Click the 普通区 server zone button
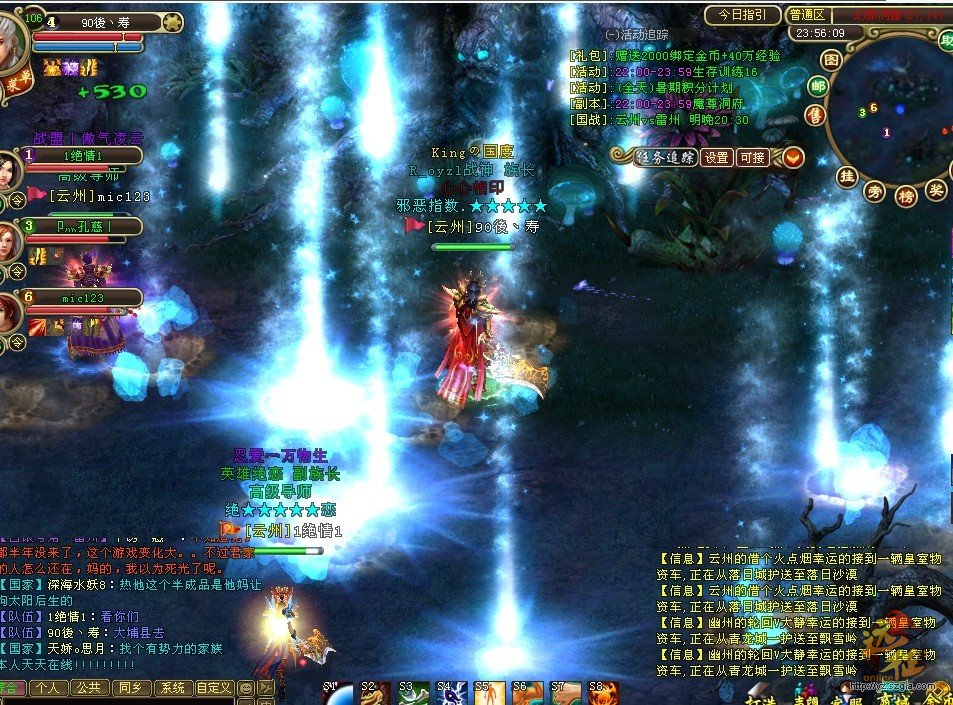 tap(806, 15)
